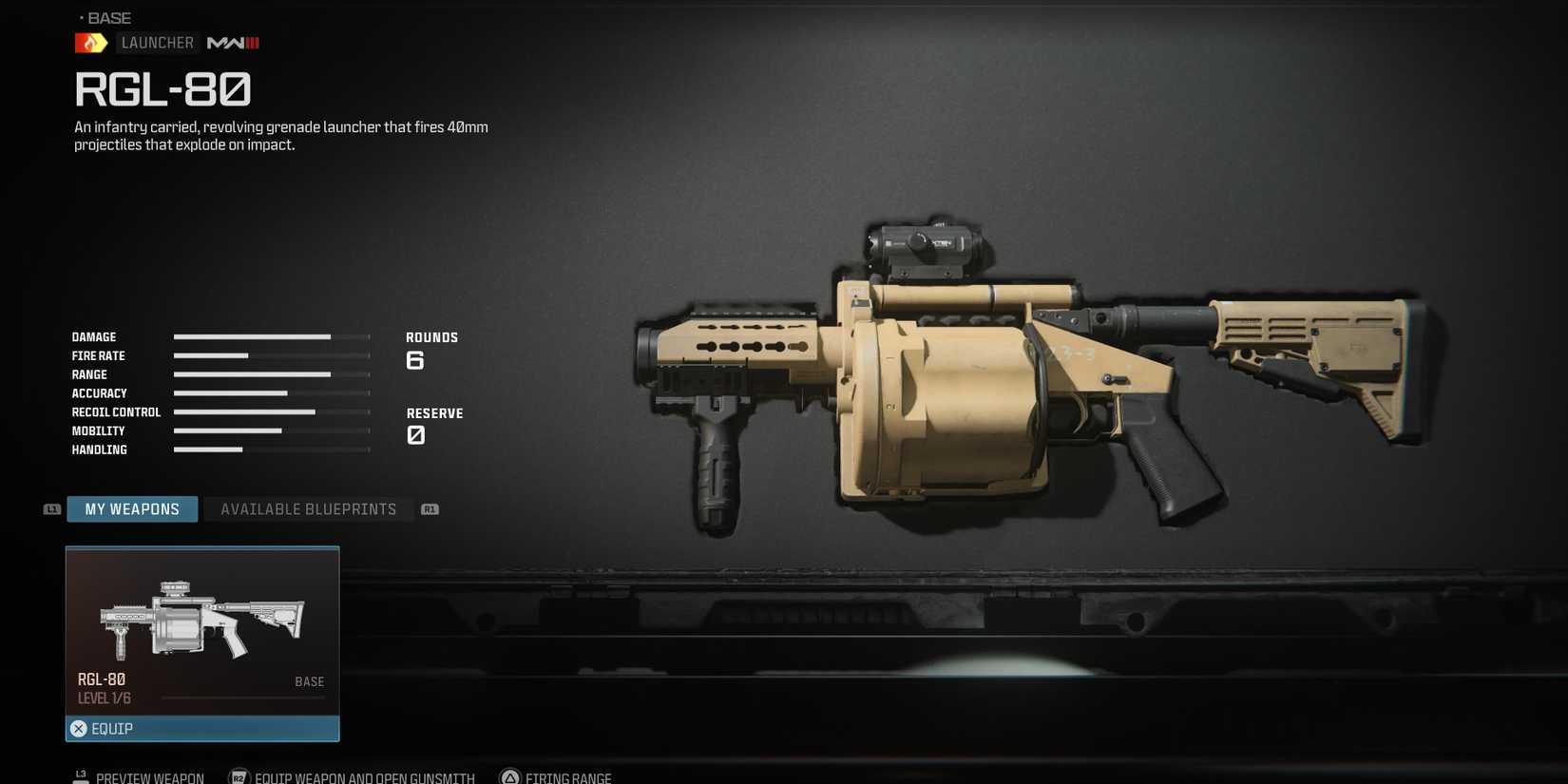Viewport: 1568px width, 784px height.
Task: Select the MWIII game logo icon
Action: pos(232,42)
